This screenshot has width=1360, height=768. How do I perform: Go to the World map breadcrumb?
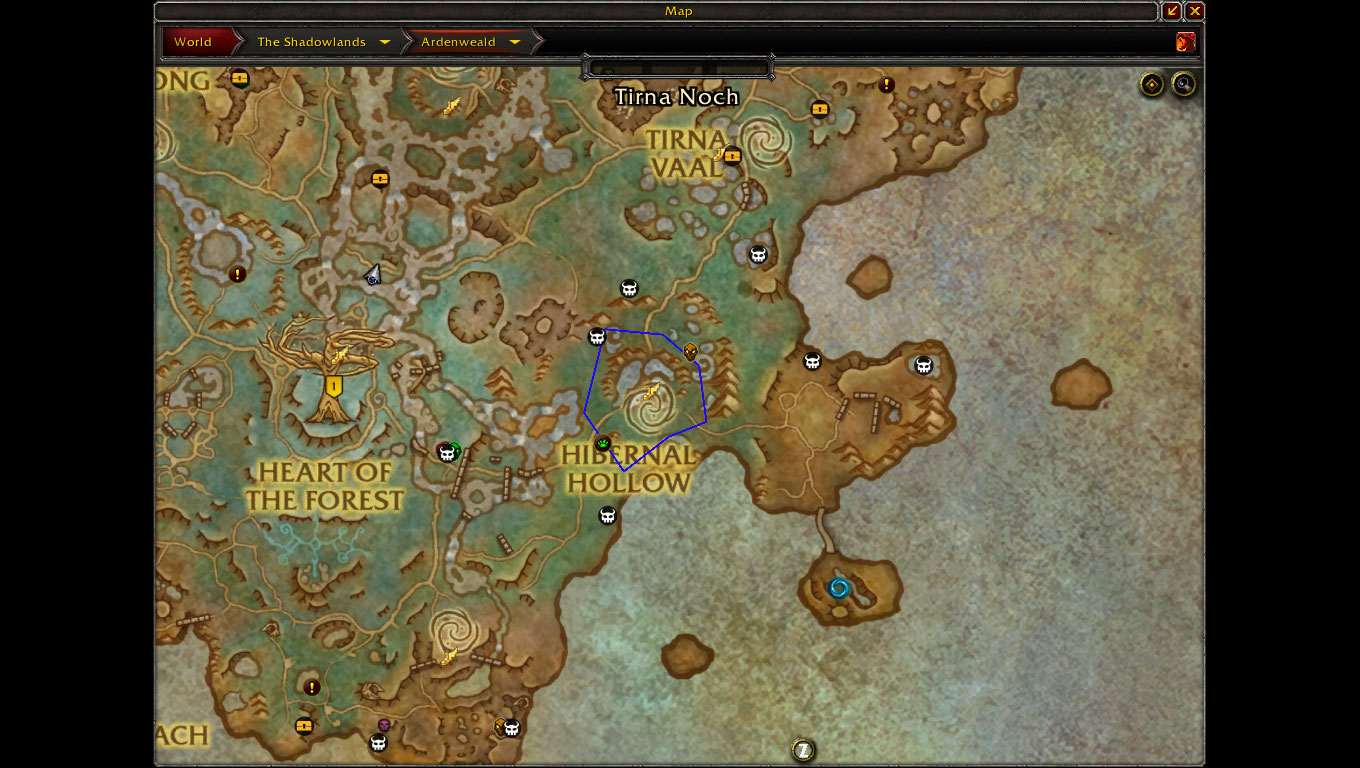coord(193,42)
